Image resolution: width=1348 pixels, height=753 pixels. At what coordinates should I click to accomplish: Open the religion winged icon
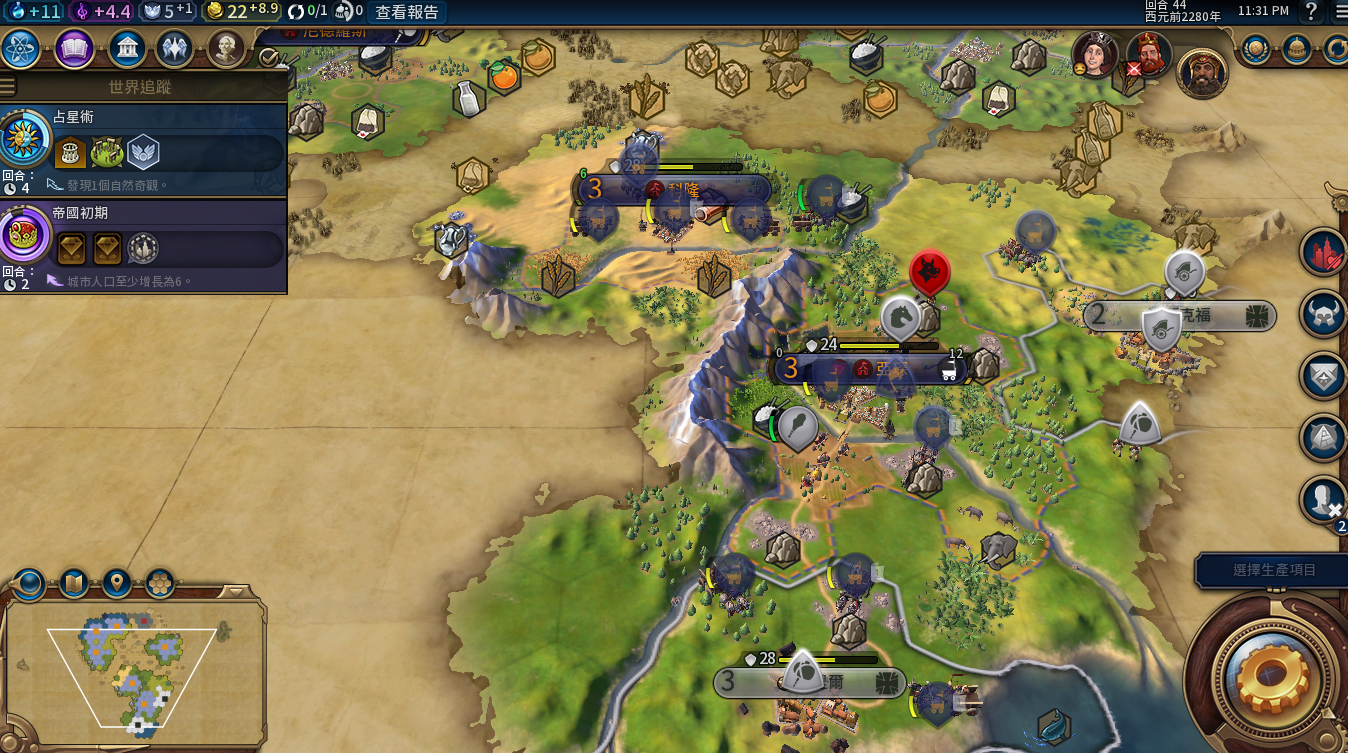pyautogui.click(x=175, y=48)
